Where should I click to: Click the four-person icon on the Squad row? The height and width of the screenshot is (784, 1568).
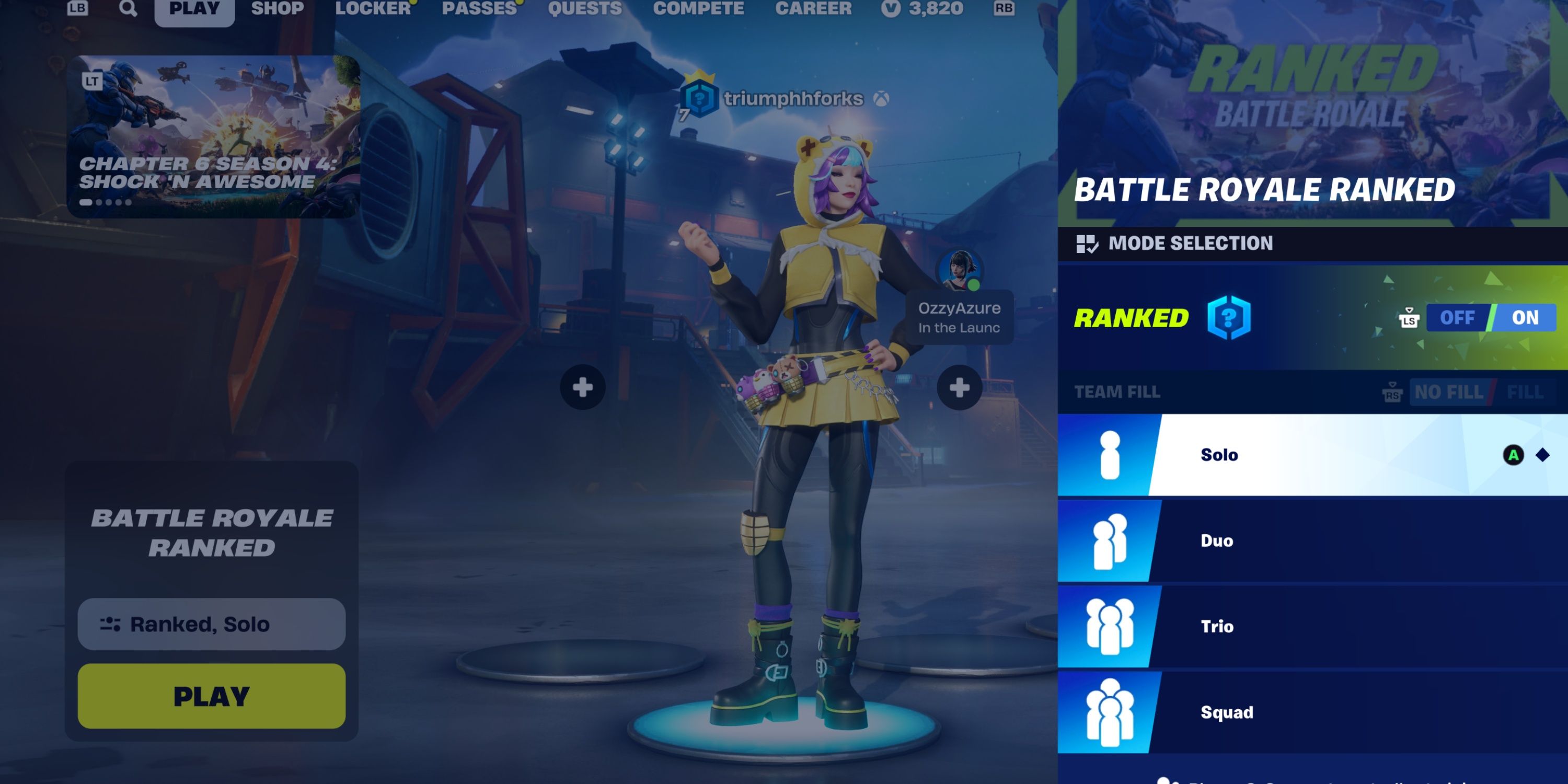(x=1110, y=711)
